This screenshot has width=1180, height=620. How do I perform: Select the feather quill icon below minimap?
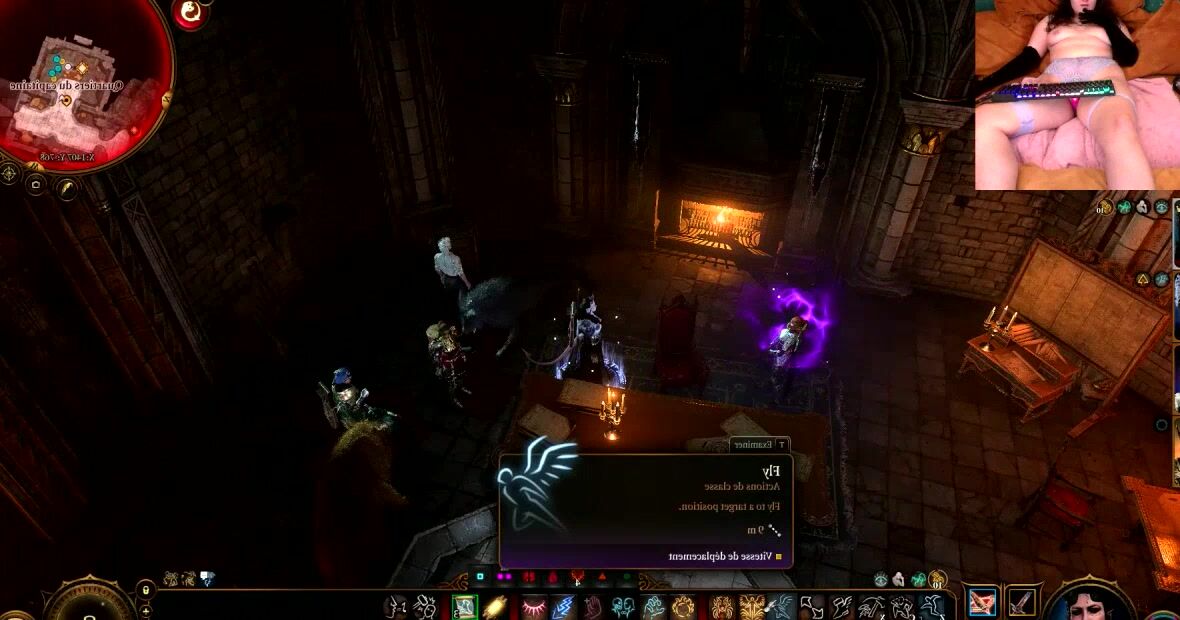pos(67,187)
